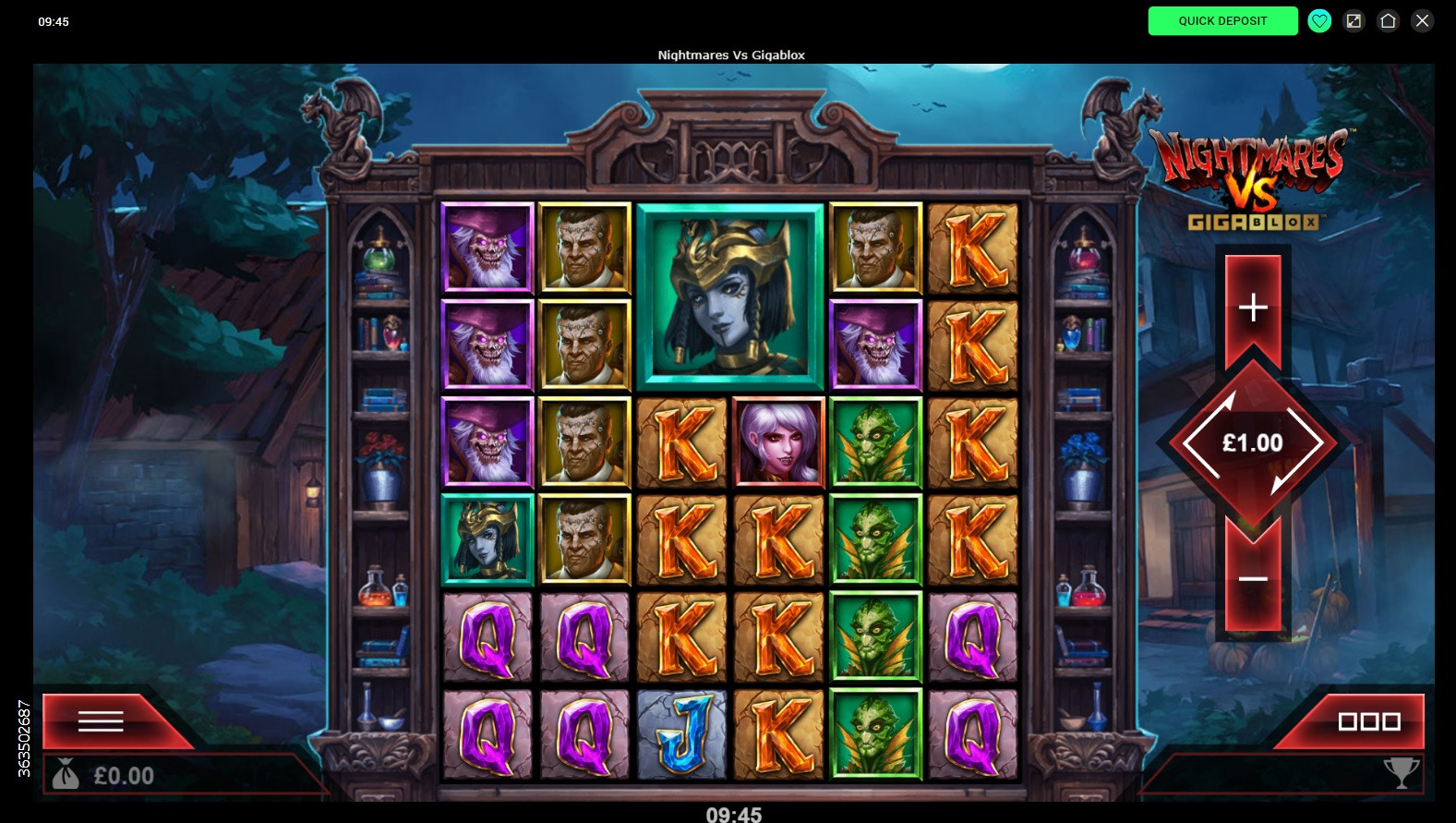Viewport: 1456px width, 823px height.
Task: Click the £0.00 balance display
Action: coord(125,776)
